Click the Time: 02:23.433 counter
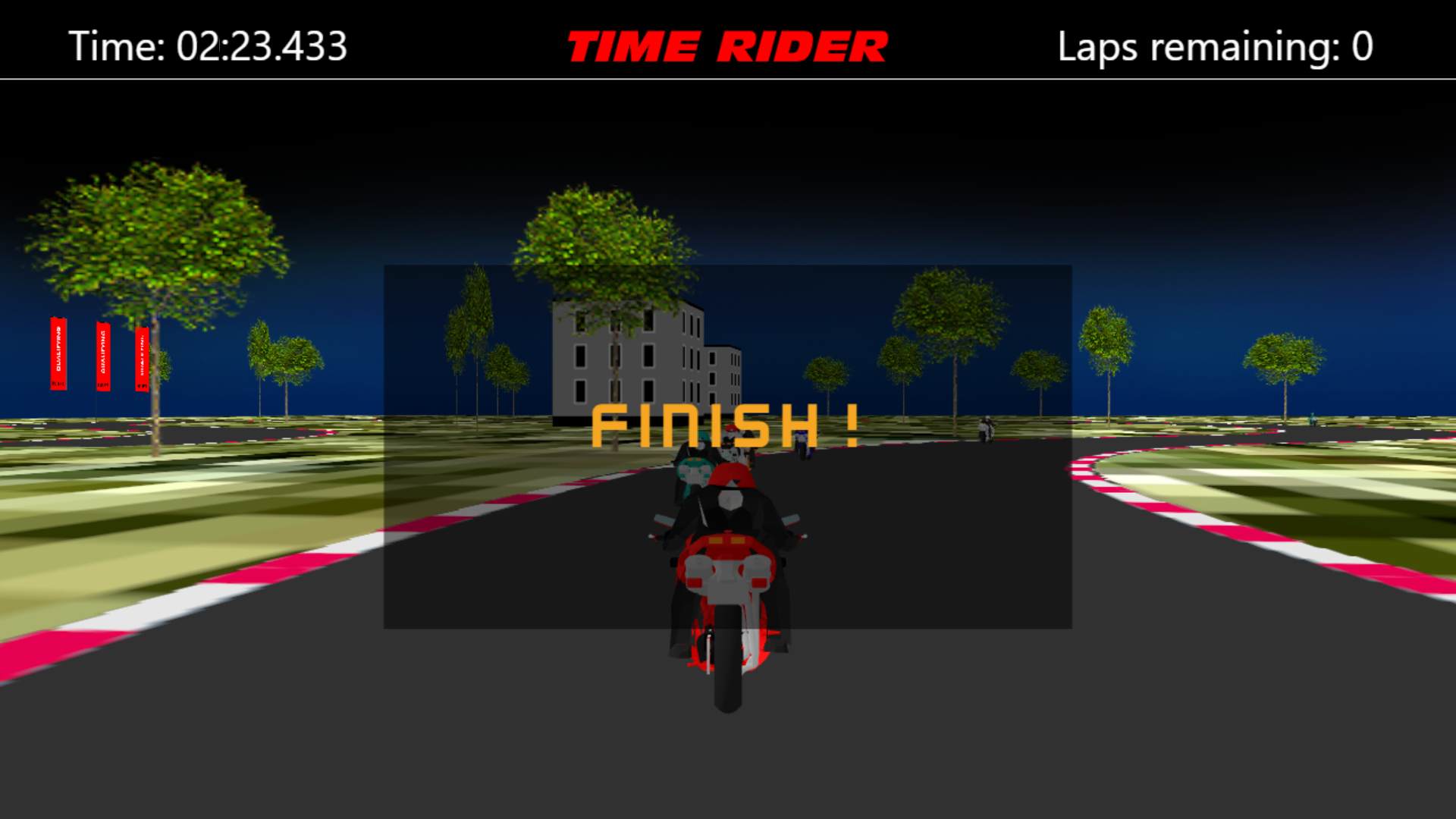 206,45
